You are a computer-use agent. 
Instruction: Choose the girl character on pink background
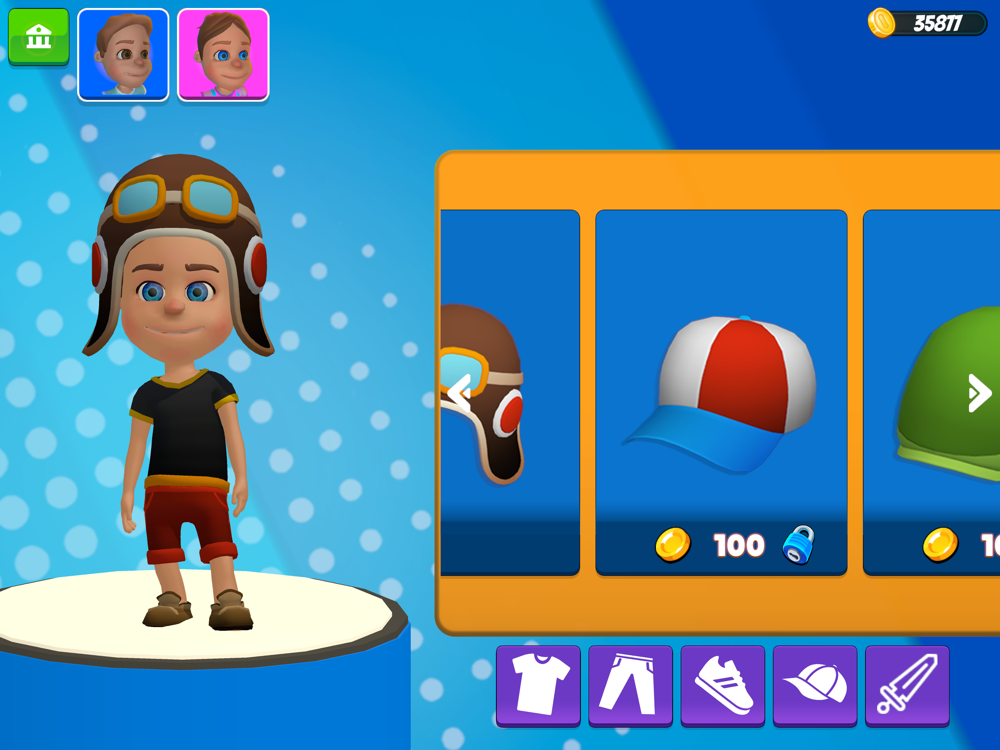pos(223,55)
